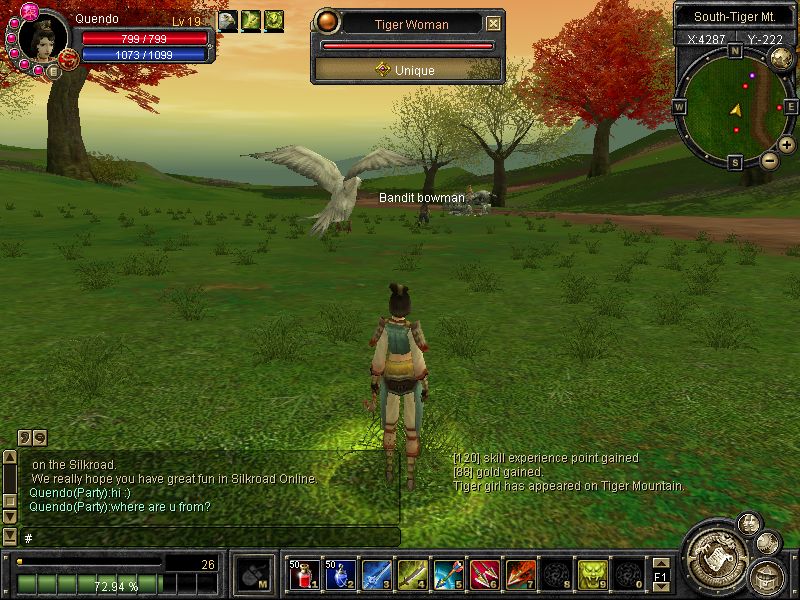Switch the hotbar page at F1
This screenshot has height=600, width=800.
tap(660, 576)
